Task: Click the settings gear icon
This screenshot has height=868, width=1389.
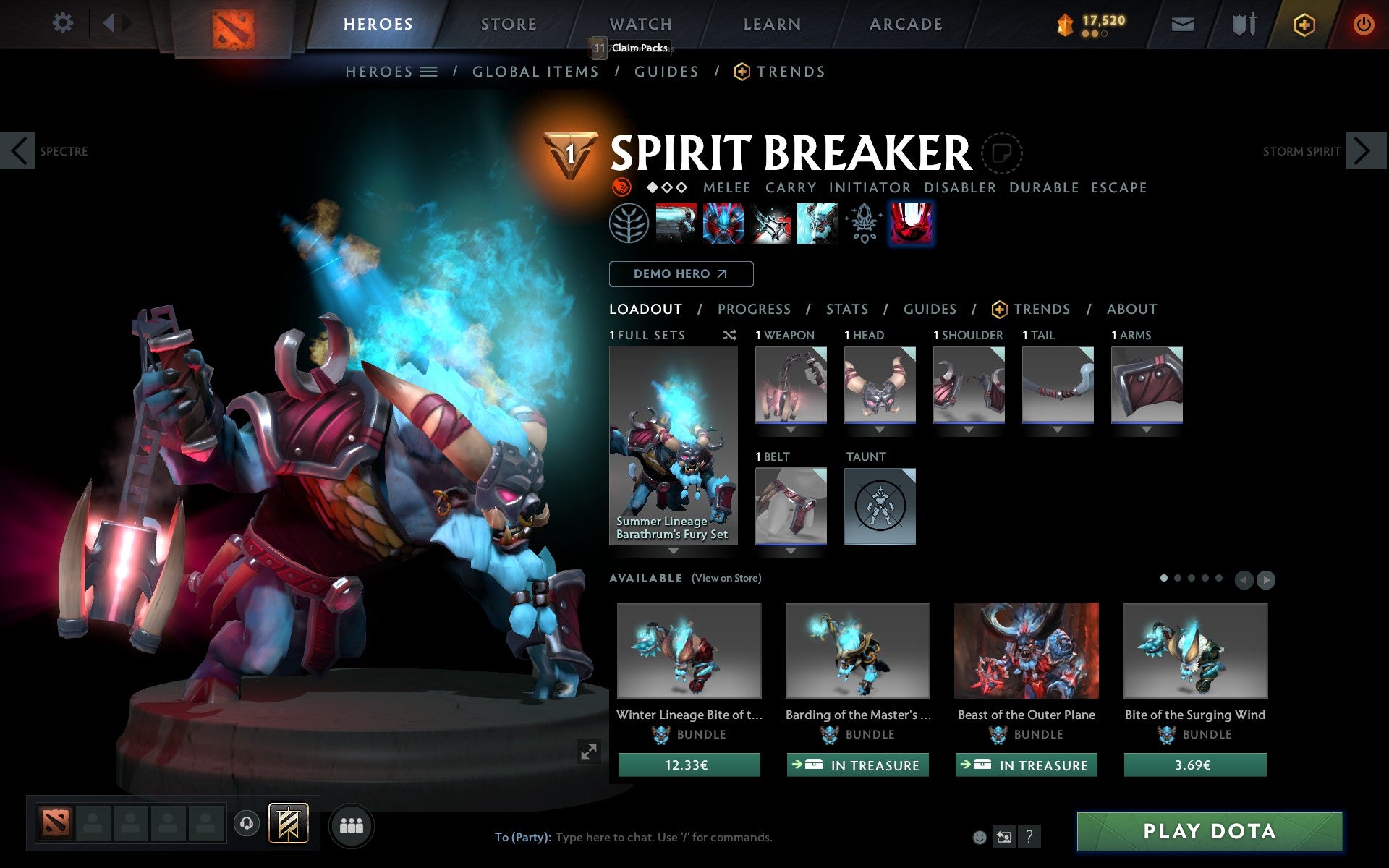Action: point(64,23)
